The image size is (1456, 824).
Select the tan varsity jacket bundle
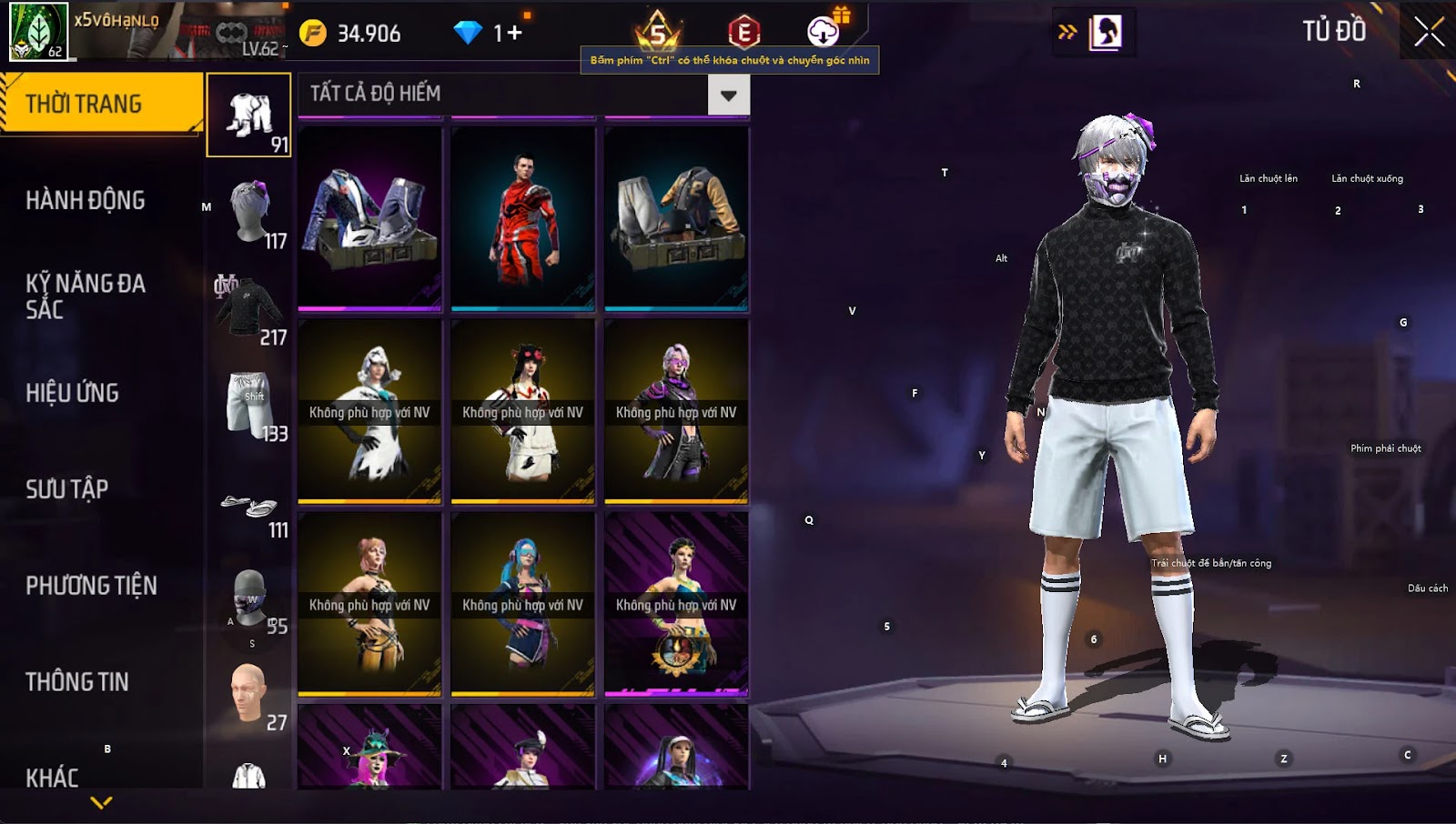676,218
